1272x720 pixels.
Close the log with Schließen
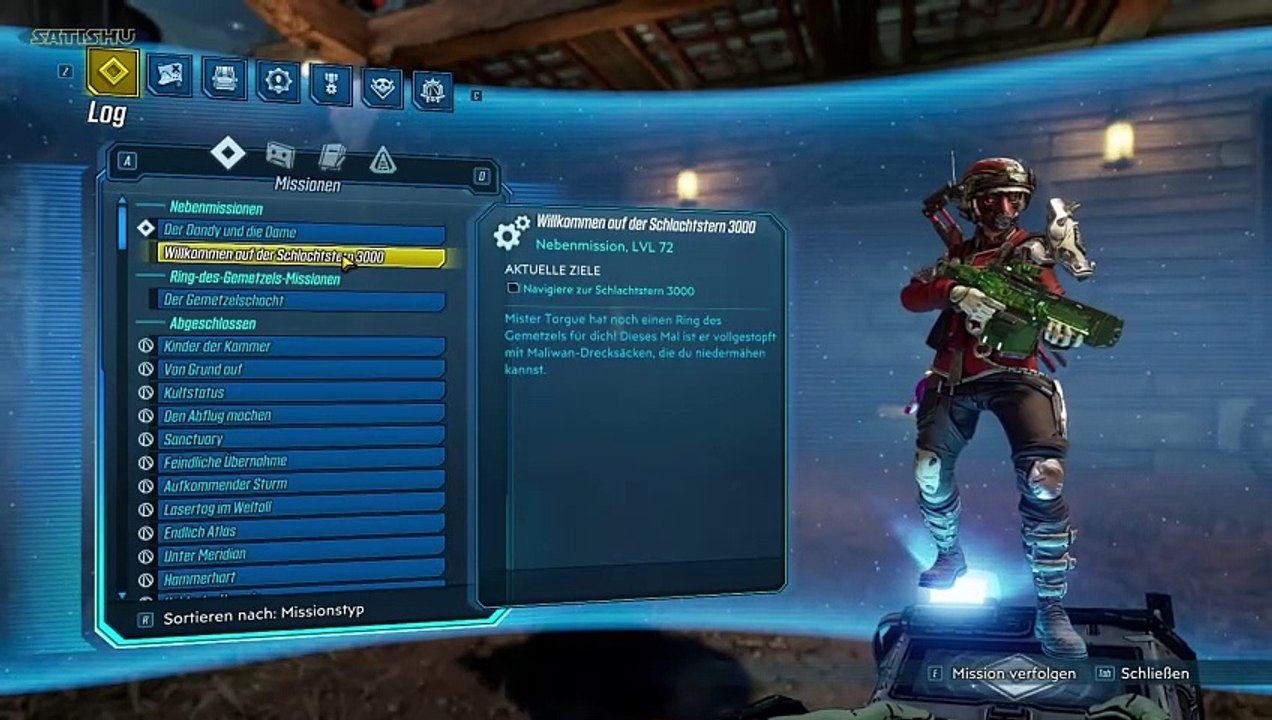point(1155,673)
